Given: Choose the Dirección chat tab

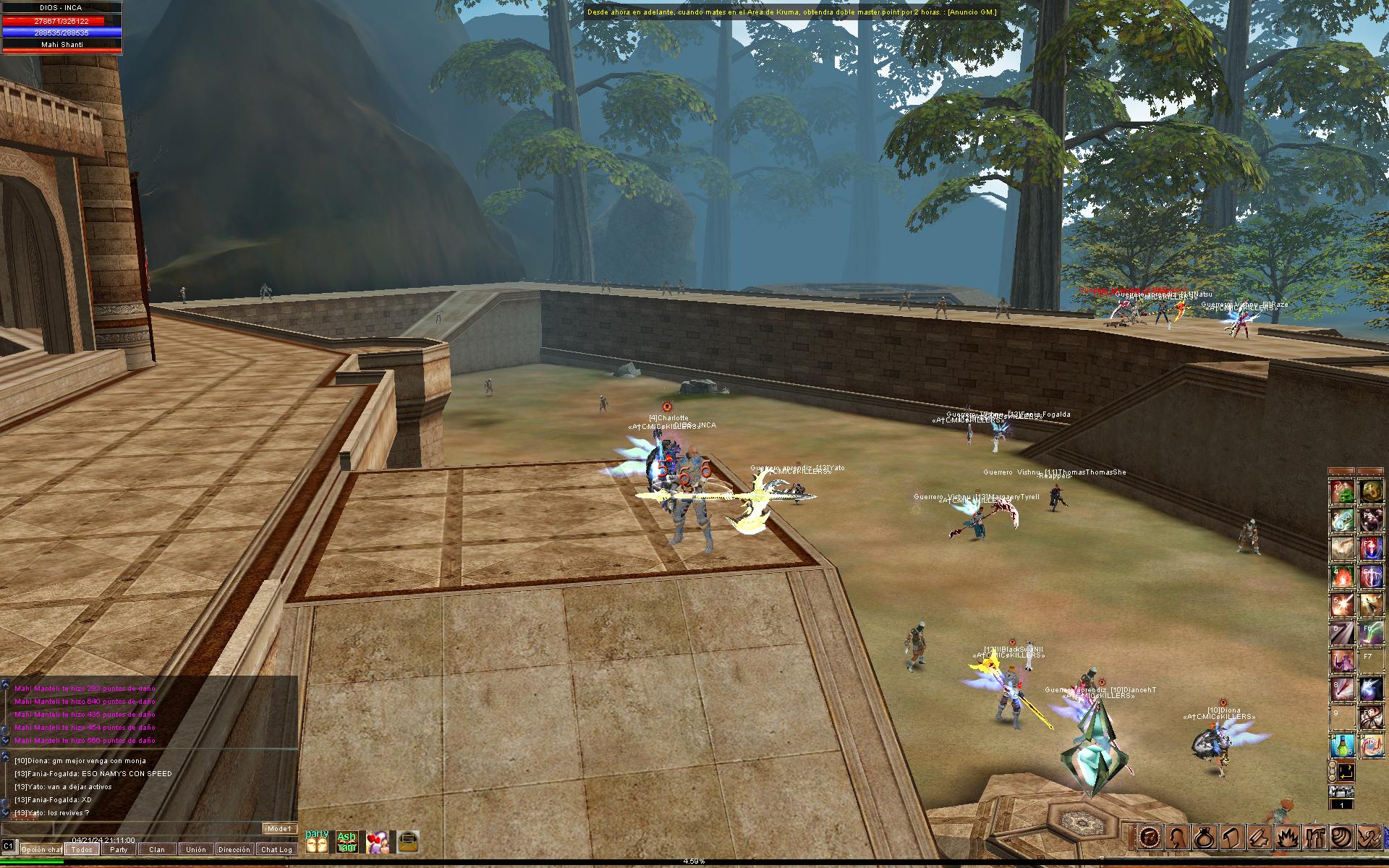Looking at the screenshot, I should click(234, 849).
